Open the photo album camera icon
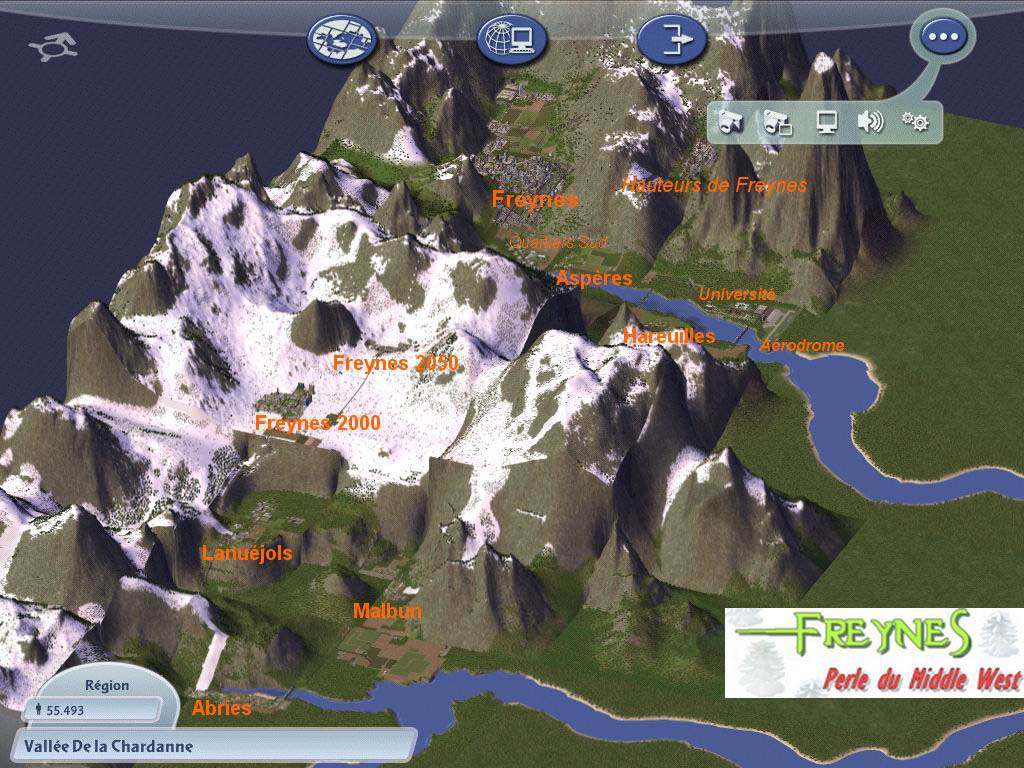 pos(777,122)
